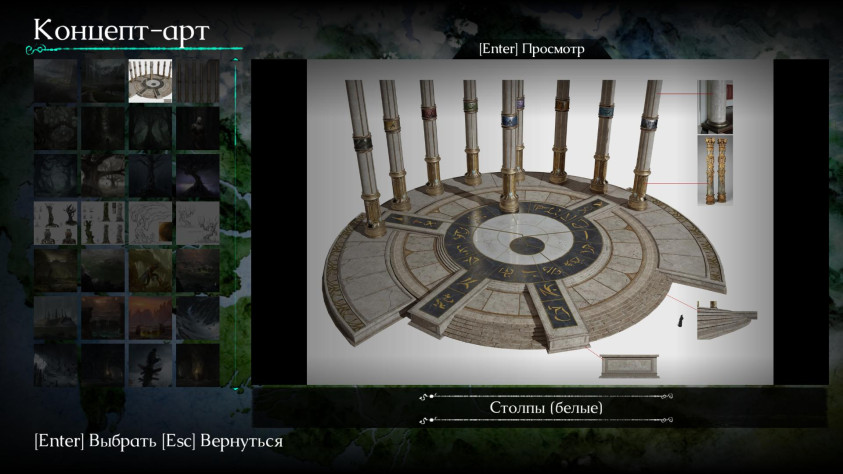The width and height of the screenshot is (843, 474).
Task: Open the sketch thumbnail with clawed hand shapes
Action: pyautogui.click(x=55, y=222)
